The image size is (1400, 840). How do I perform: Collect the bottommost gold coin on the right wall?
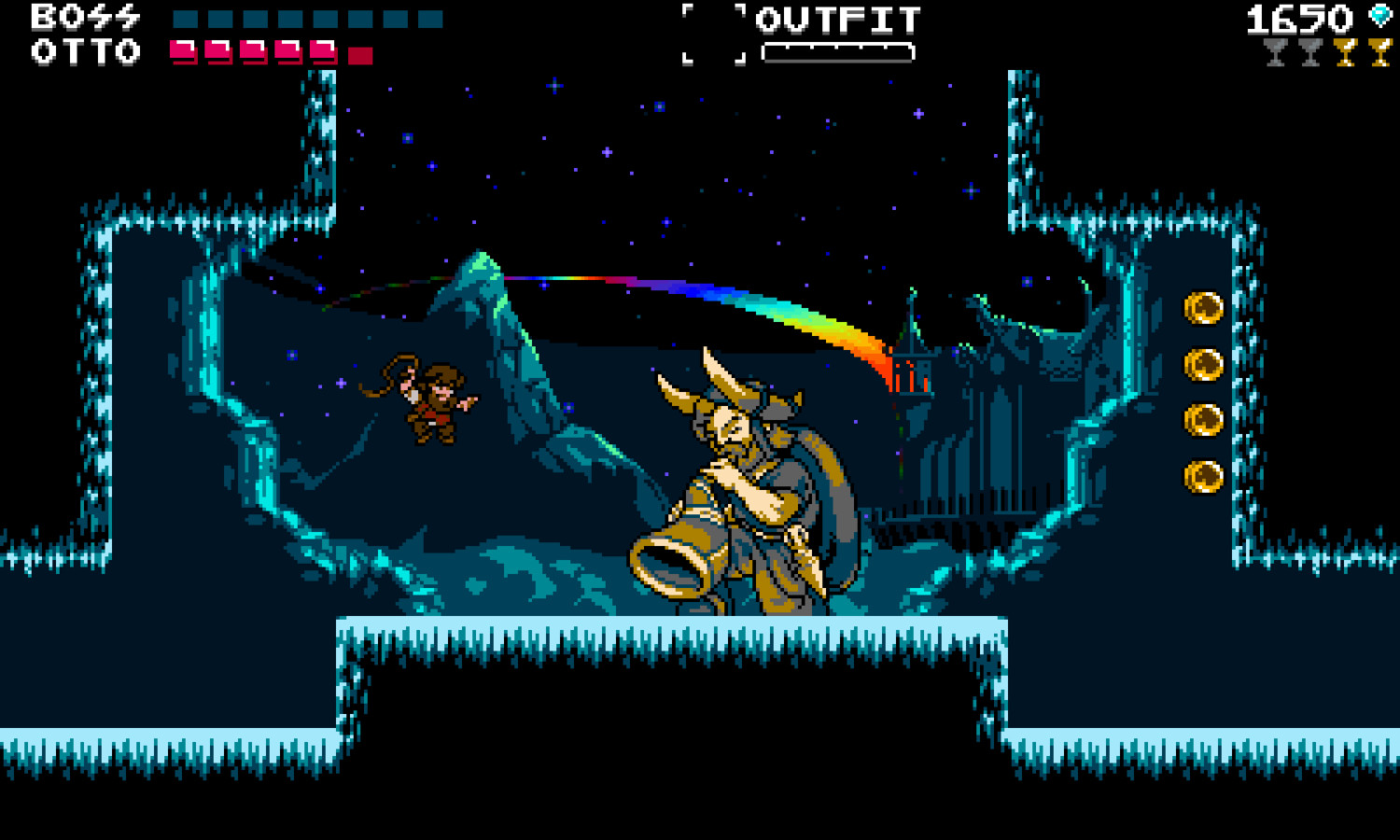click(1205, 474)
